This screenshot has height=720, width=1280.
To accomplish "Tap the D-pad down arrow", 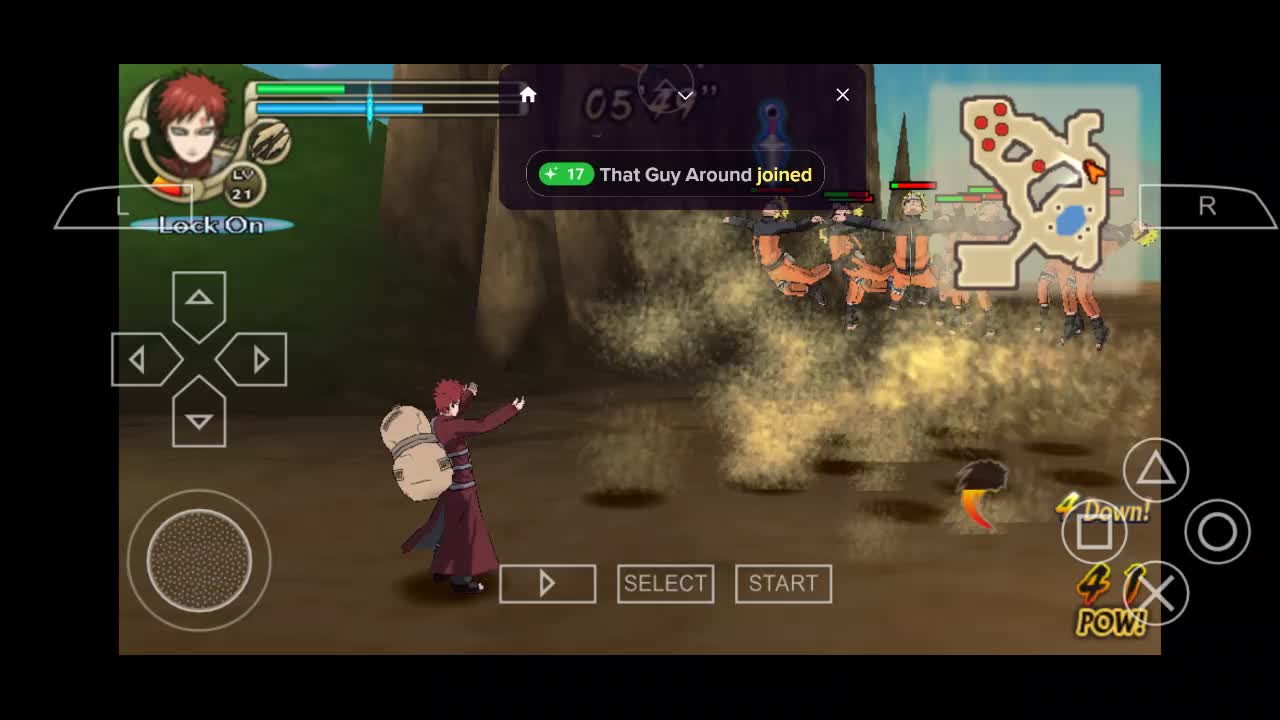I will (x=199, y=419).
